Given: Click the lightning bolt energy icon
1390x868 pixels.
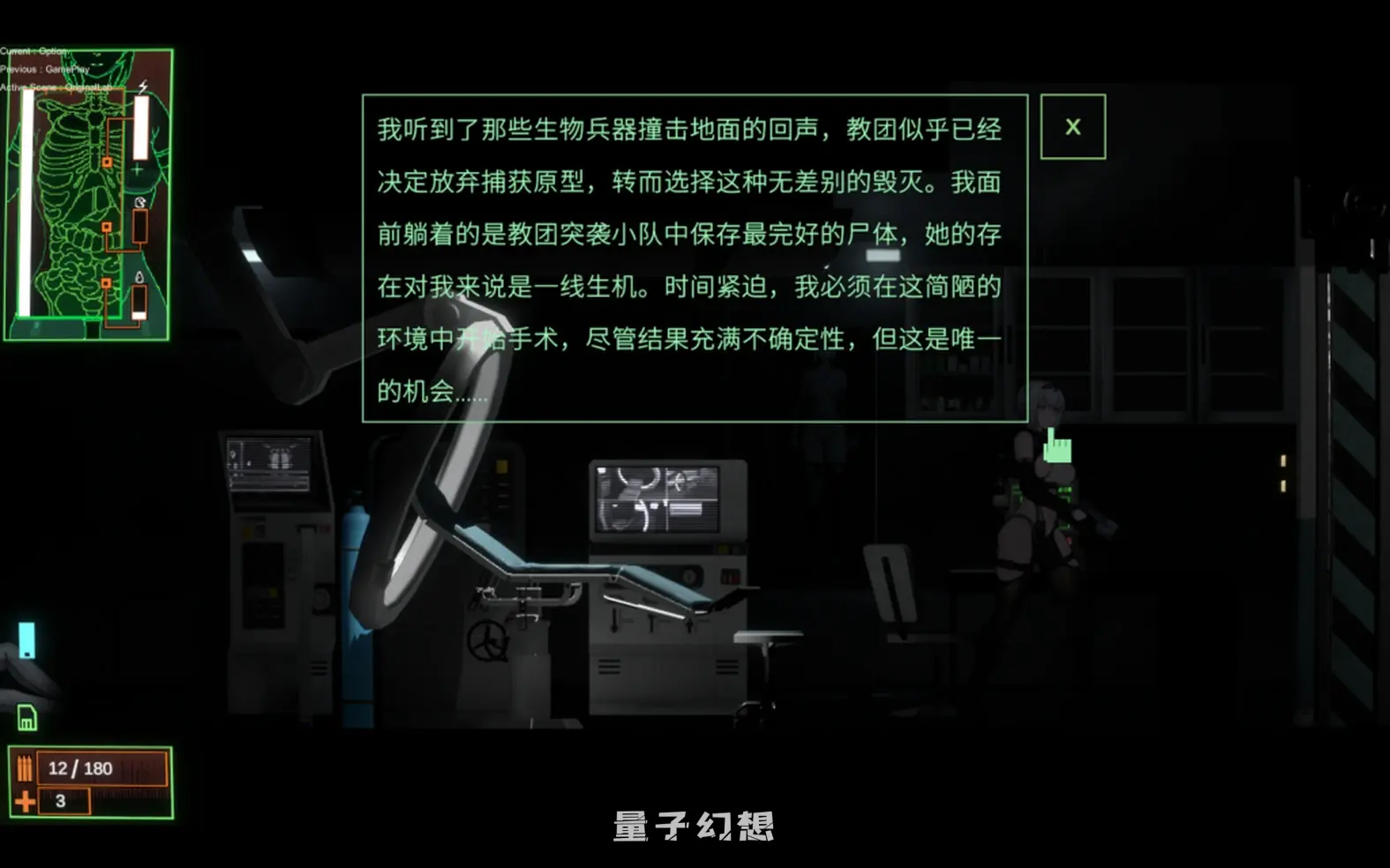Looking at the screenshot, I should coord(142,86).
